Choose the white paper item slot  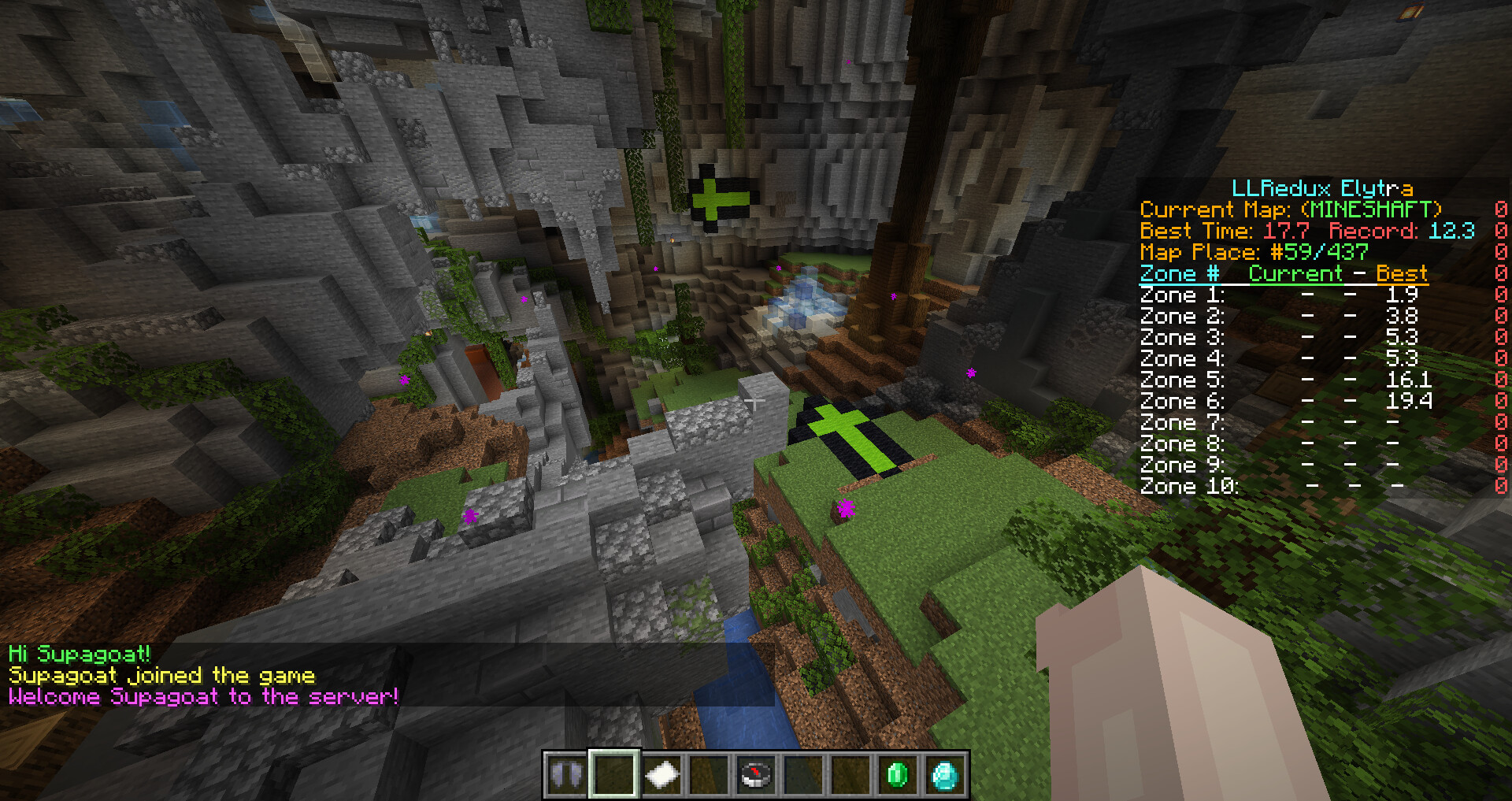click(x=661, y=775)
